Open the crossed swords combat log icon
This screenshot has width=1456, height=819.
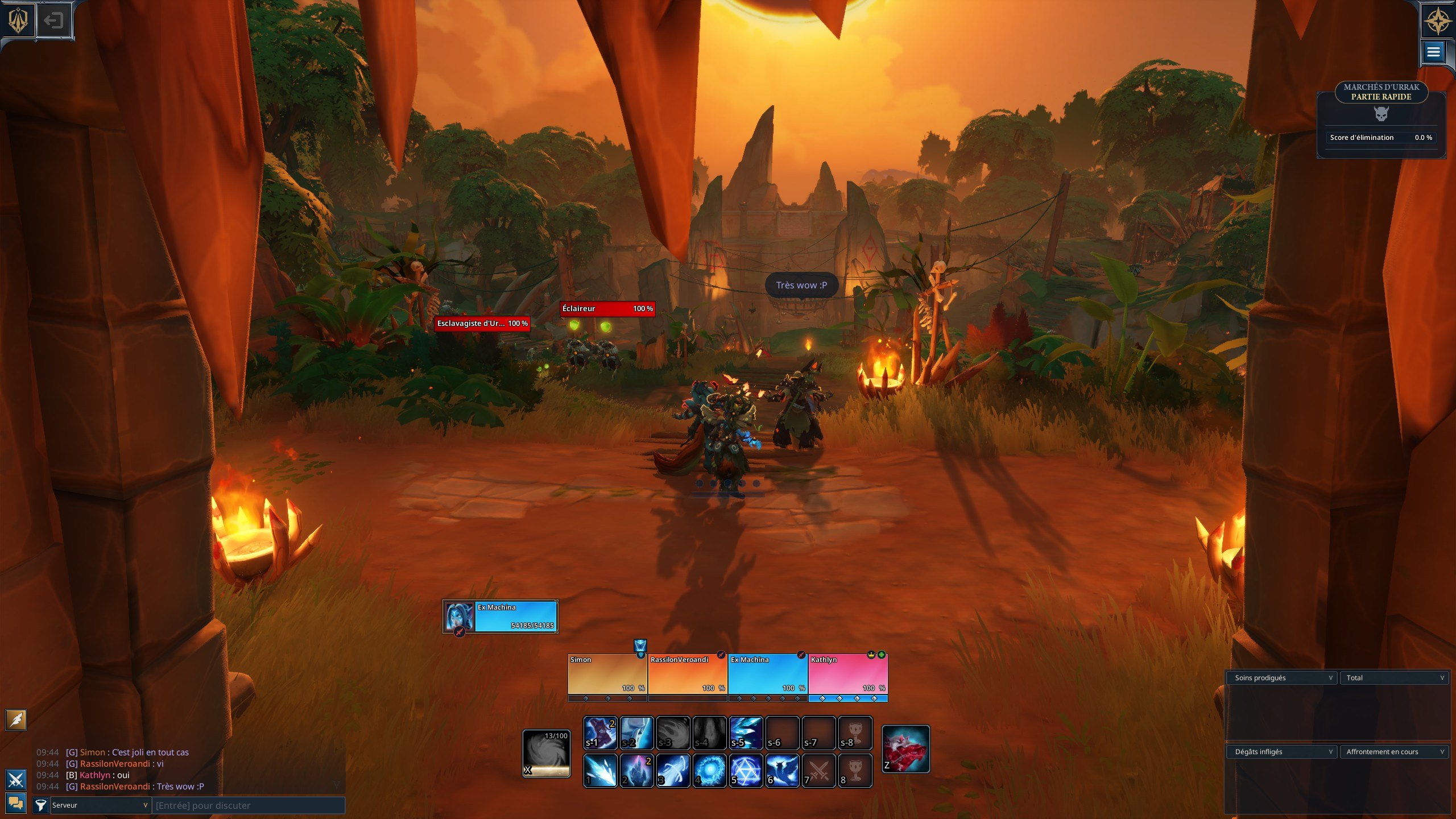tap(15, 779)
